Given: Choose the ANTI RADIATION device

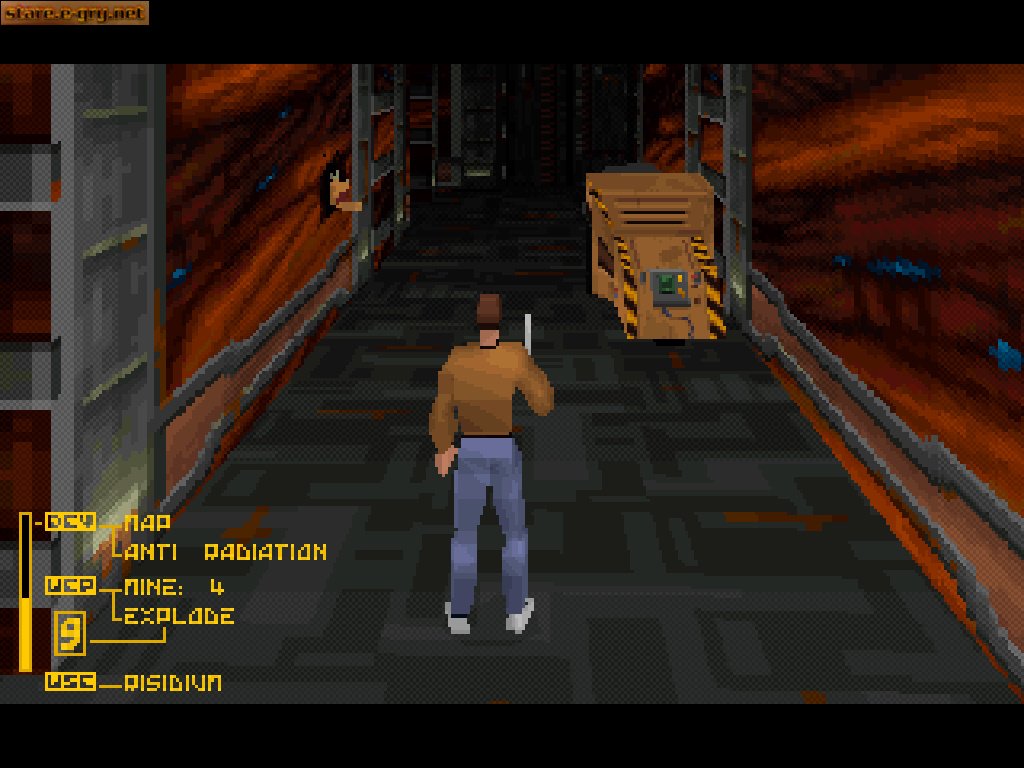Looking at the screenshot, I should pyautogui.click(x=226, y=551).
